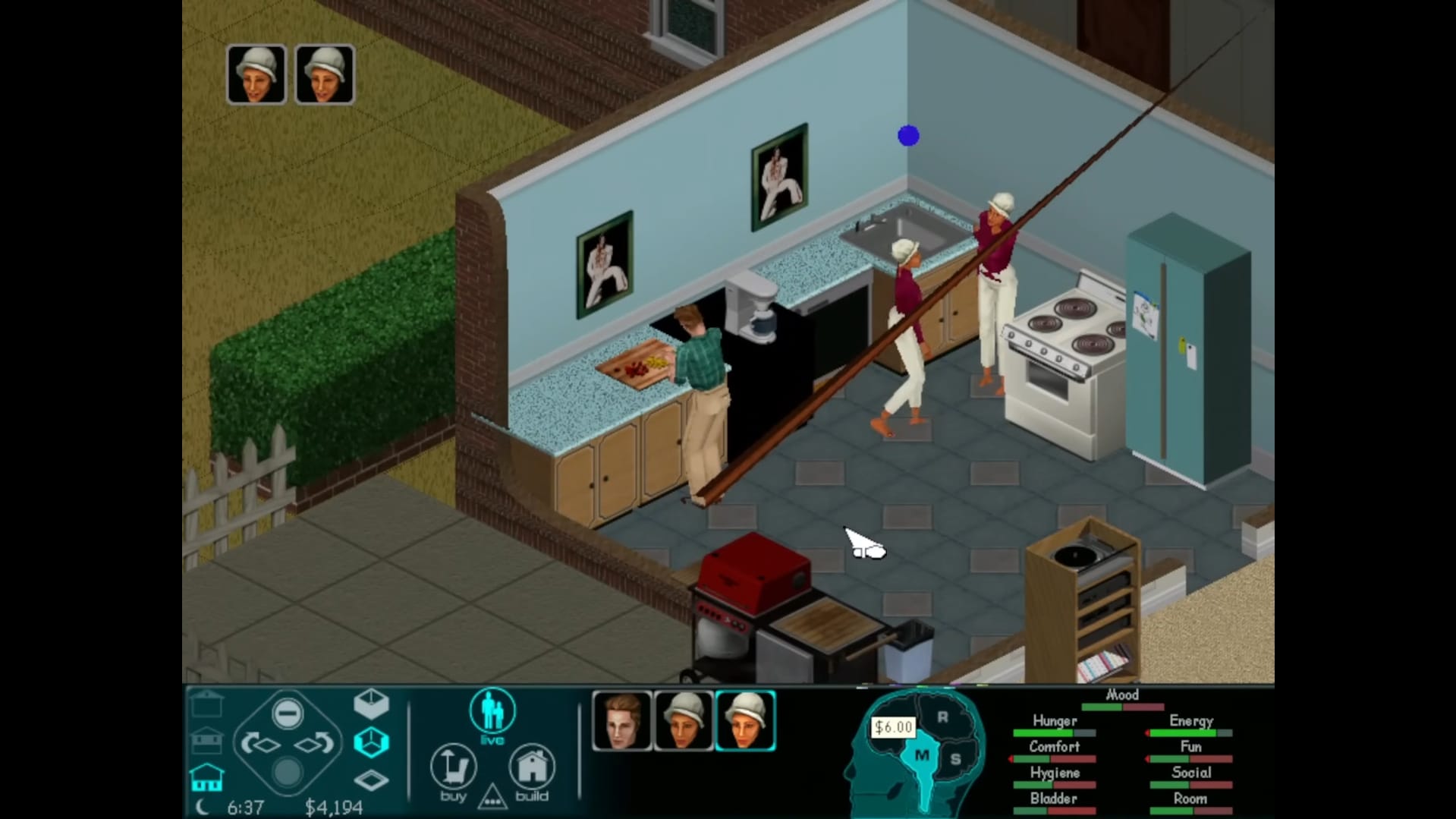Open Build mode
The width and height of the screenshot is (1456, 819).
(532, 769)
